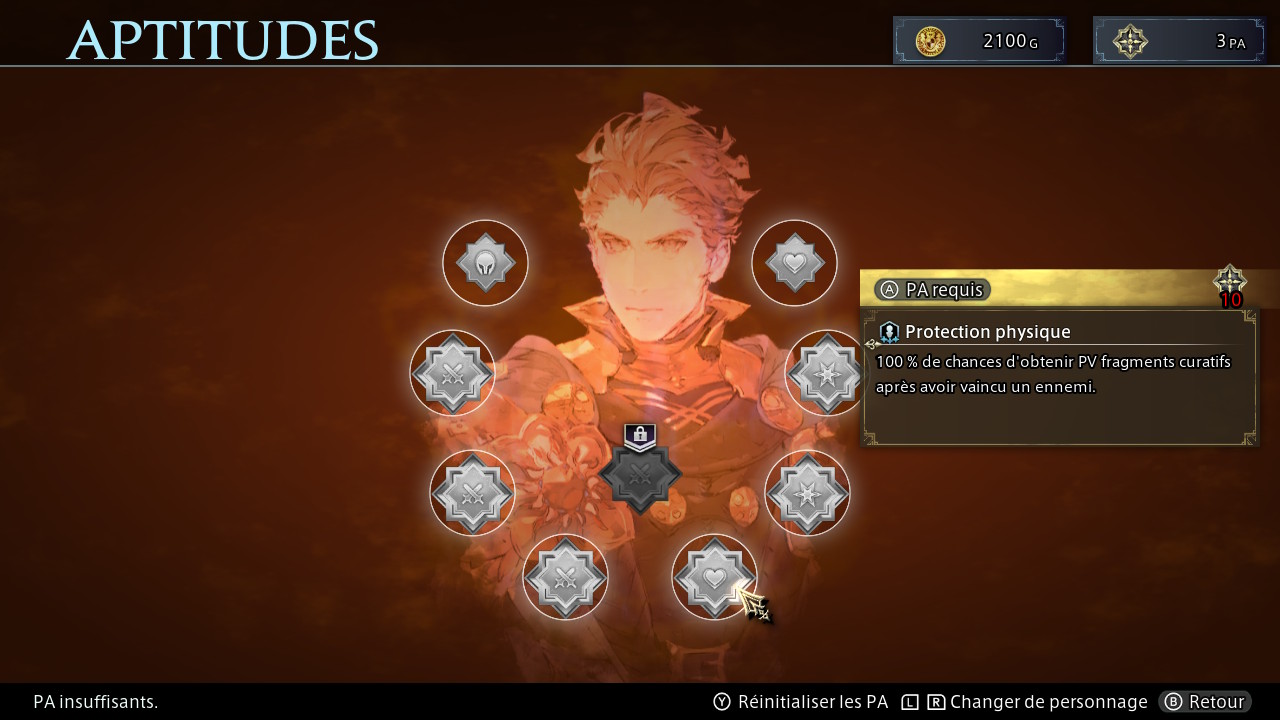Viewport: 1280px width, 720px height.
Task: Select the ornate heart node under cursor
Action: [713, 577]
